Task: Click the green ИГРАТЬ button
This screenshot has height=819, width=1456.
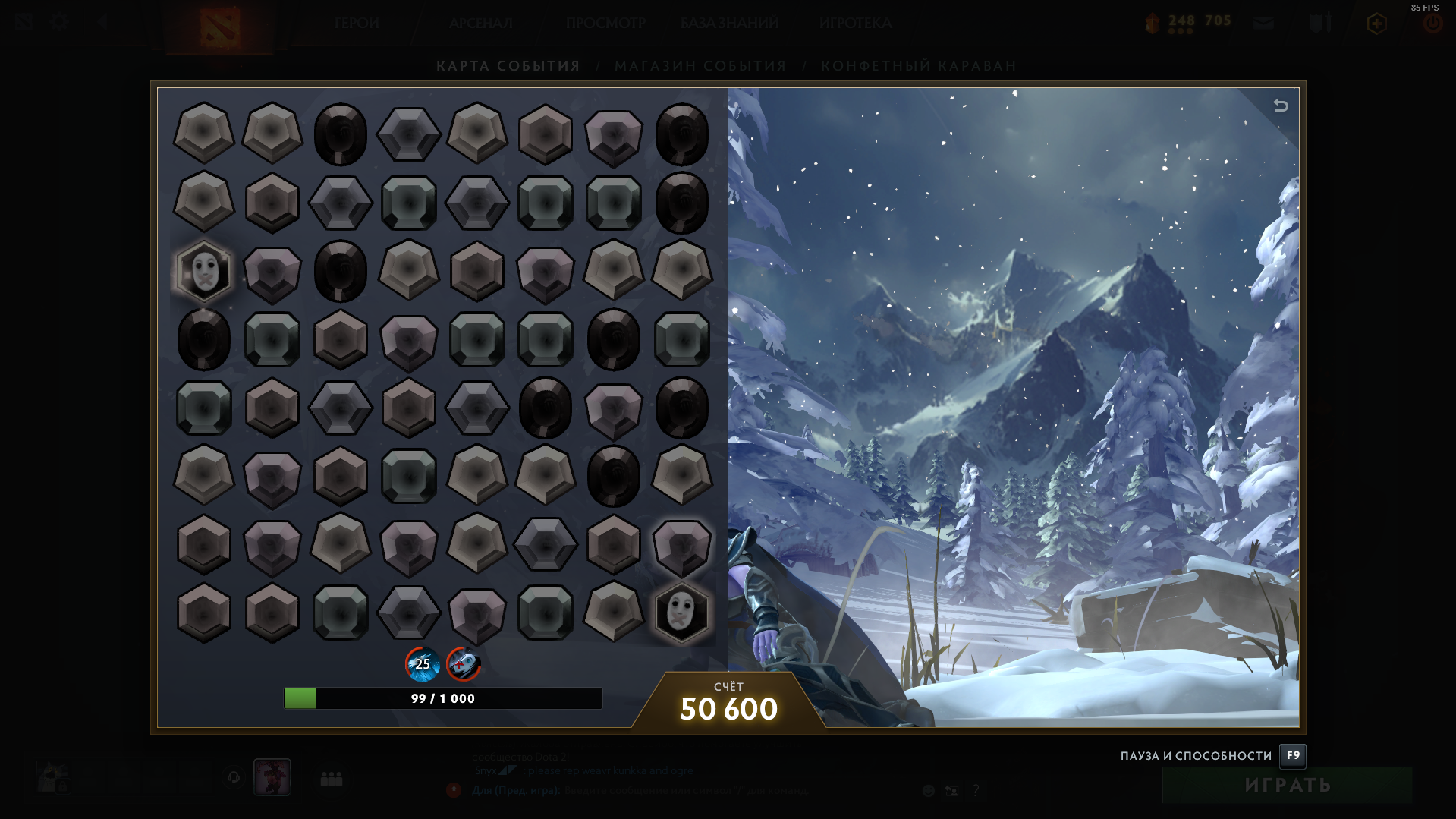Action: [1287, 785]
